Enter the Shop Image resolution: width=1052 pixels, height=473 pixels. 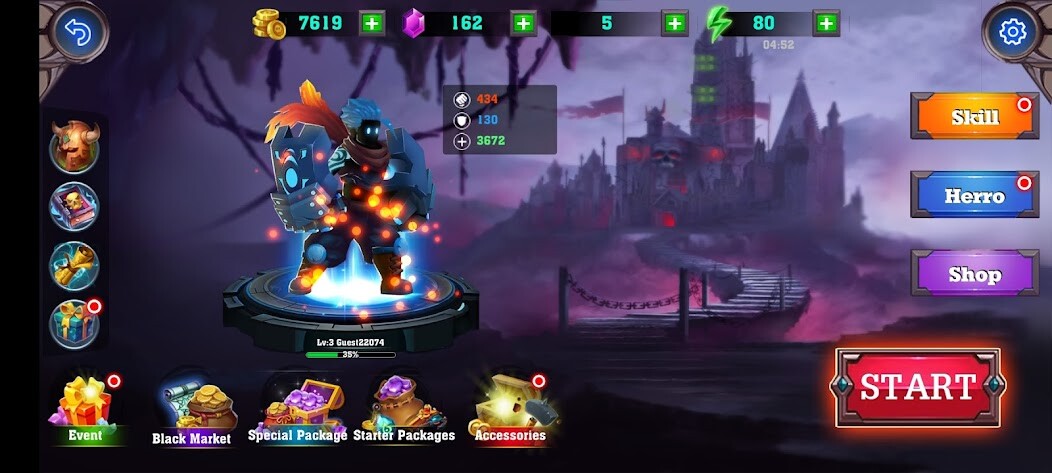point(974,273)
